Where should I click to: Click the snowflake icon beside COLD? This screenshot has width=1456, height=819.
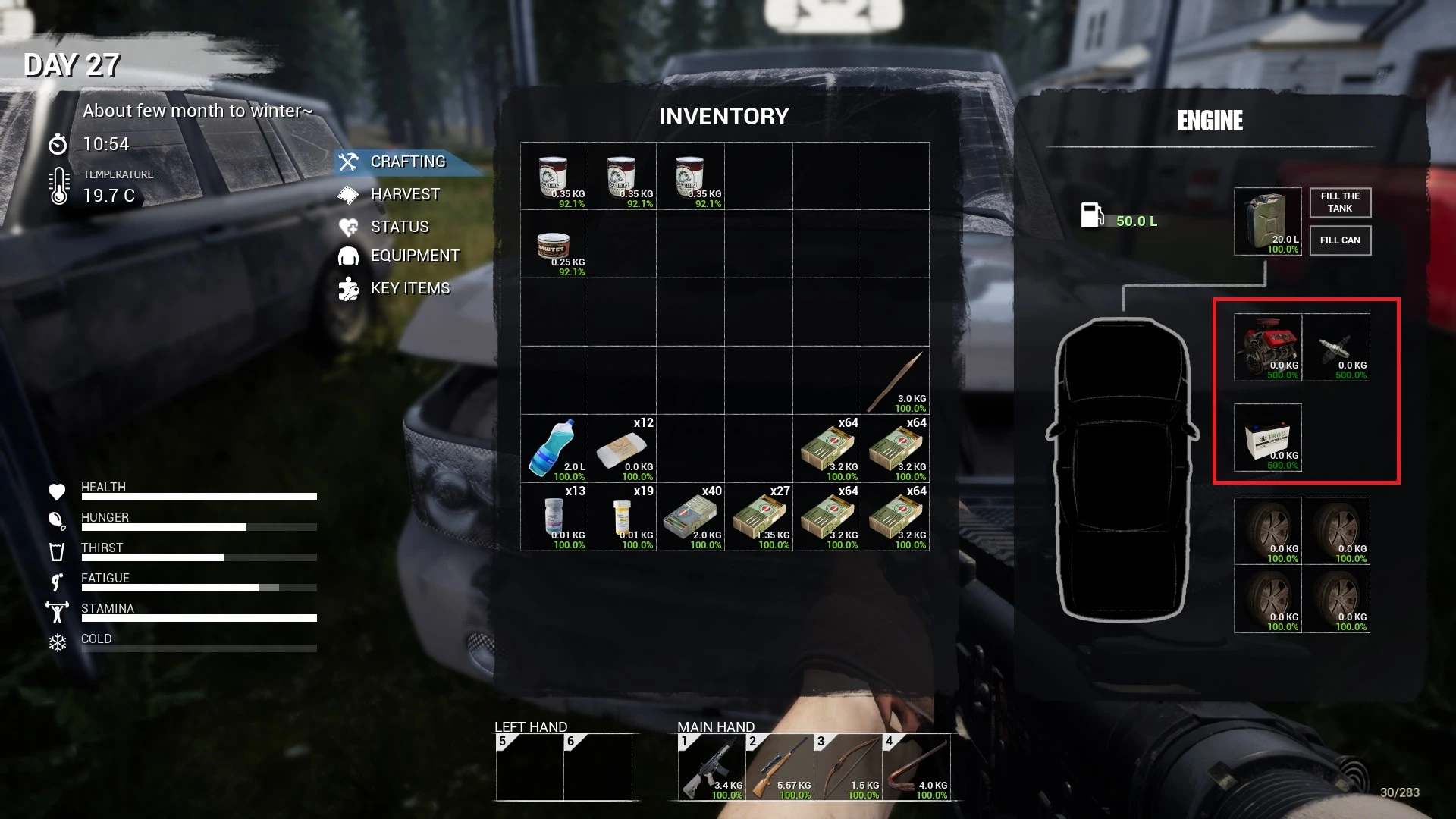click(x=57, y=643)
